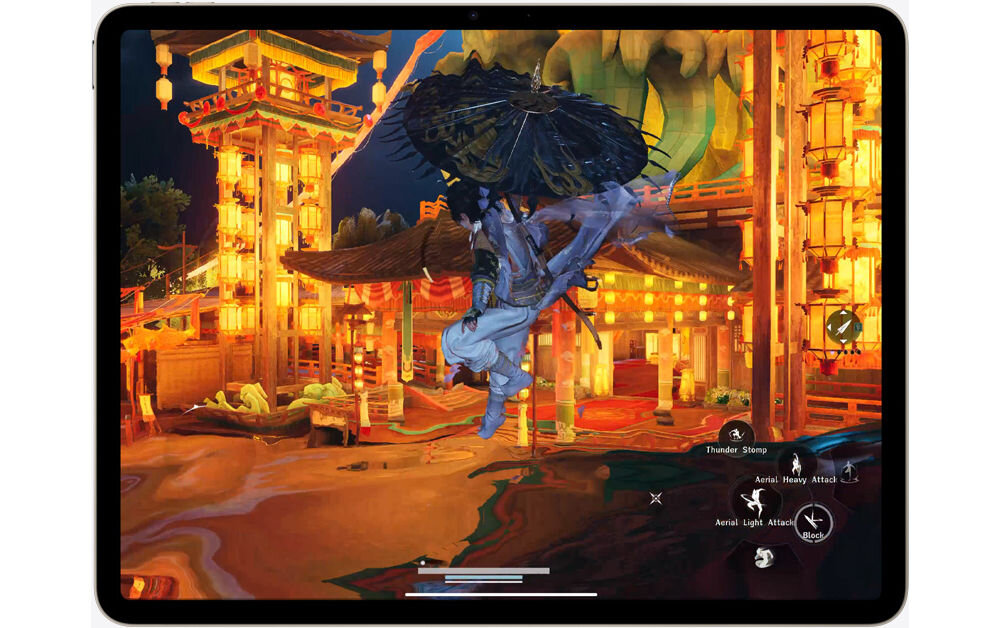Activate the Block button
Screen dimensions: 1000x628
click(x=812, y=520)
